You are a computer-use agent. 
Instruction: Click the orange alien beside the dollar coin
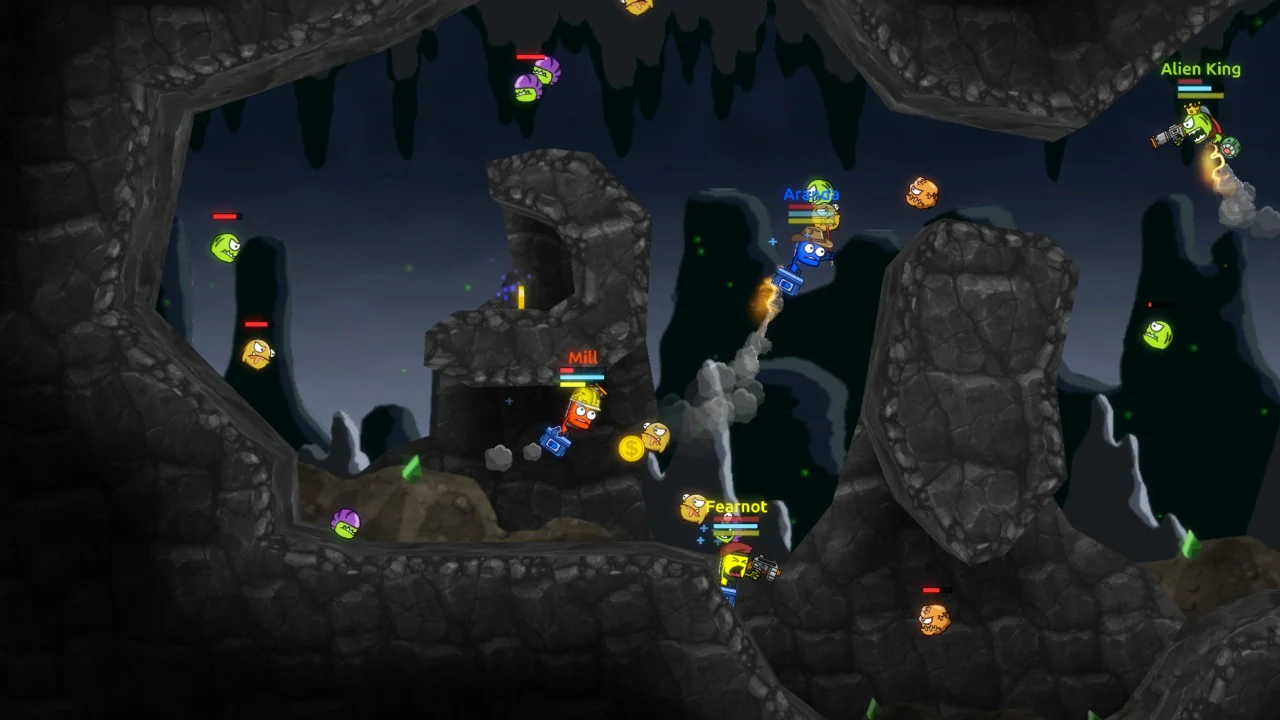point(654,437)
